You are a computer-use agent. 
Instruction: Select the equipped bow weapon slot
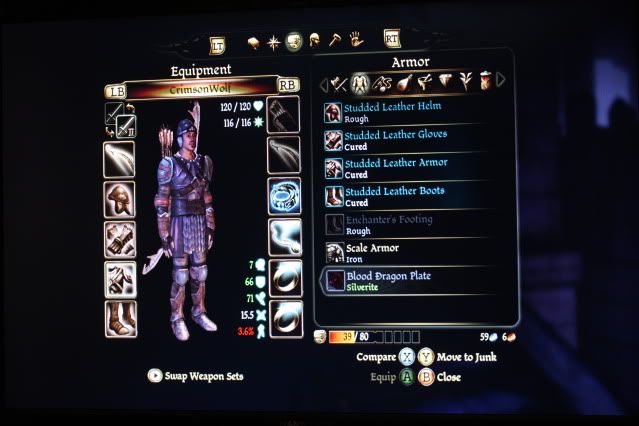119,158
